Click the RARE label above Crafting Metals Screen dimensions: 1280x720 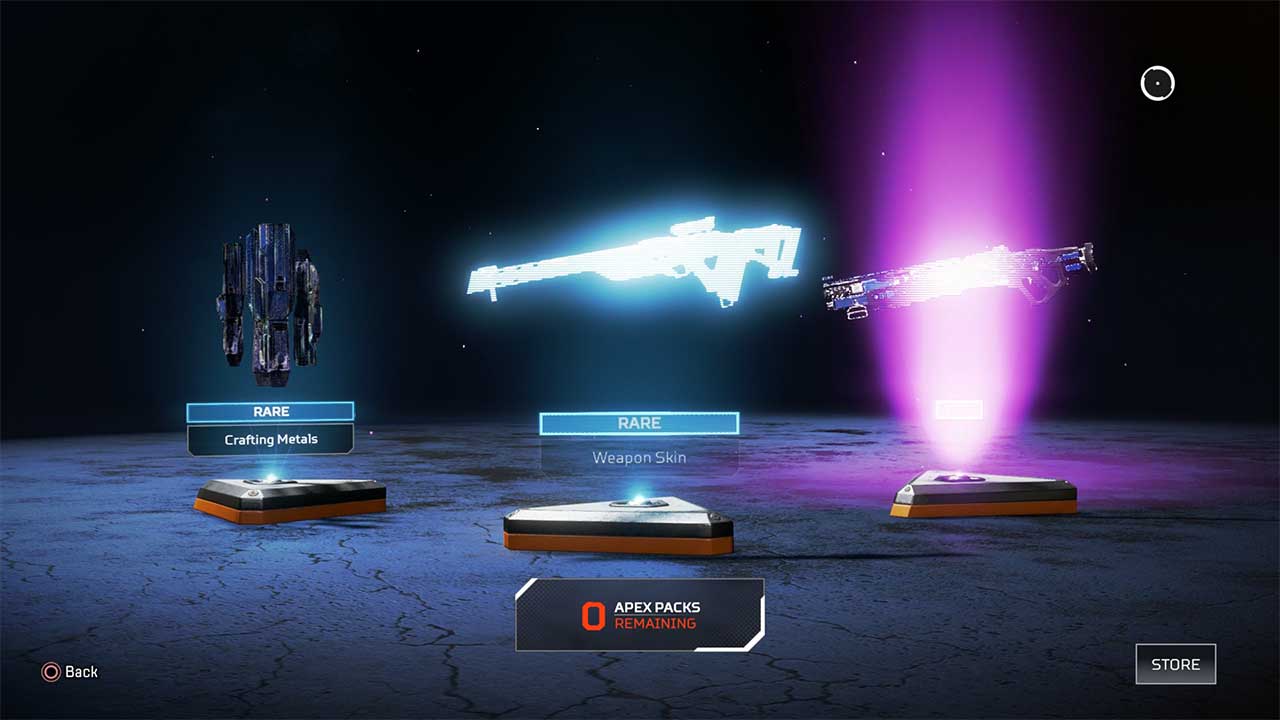pyautogui.click(x=271, y=411)
